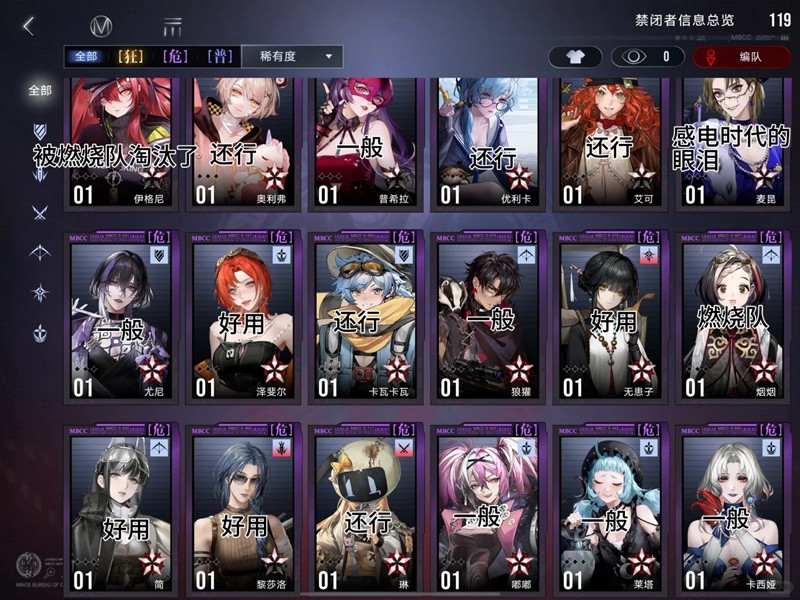This screenshot has height=600, width=800.
Task: Open the 编队 team formation button
Action: tap(741, 57)
